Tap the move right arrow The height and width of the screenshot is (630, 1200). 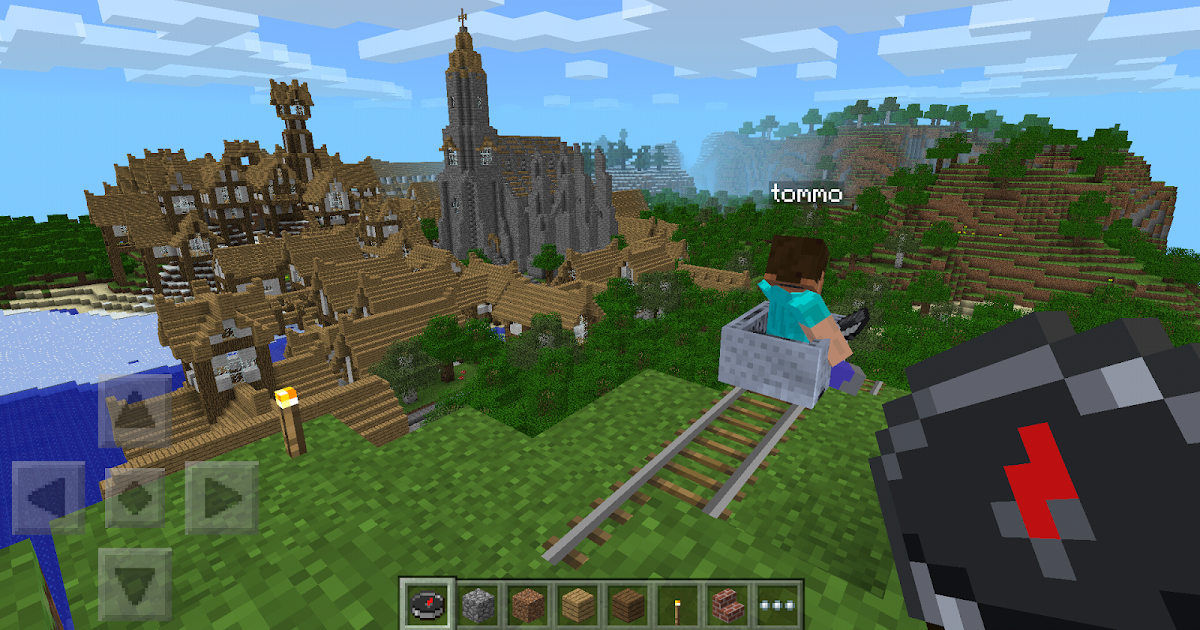point(221,496)
